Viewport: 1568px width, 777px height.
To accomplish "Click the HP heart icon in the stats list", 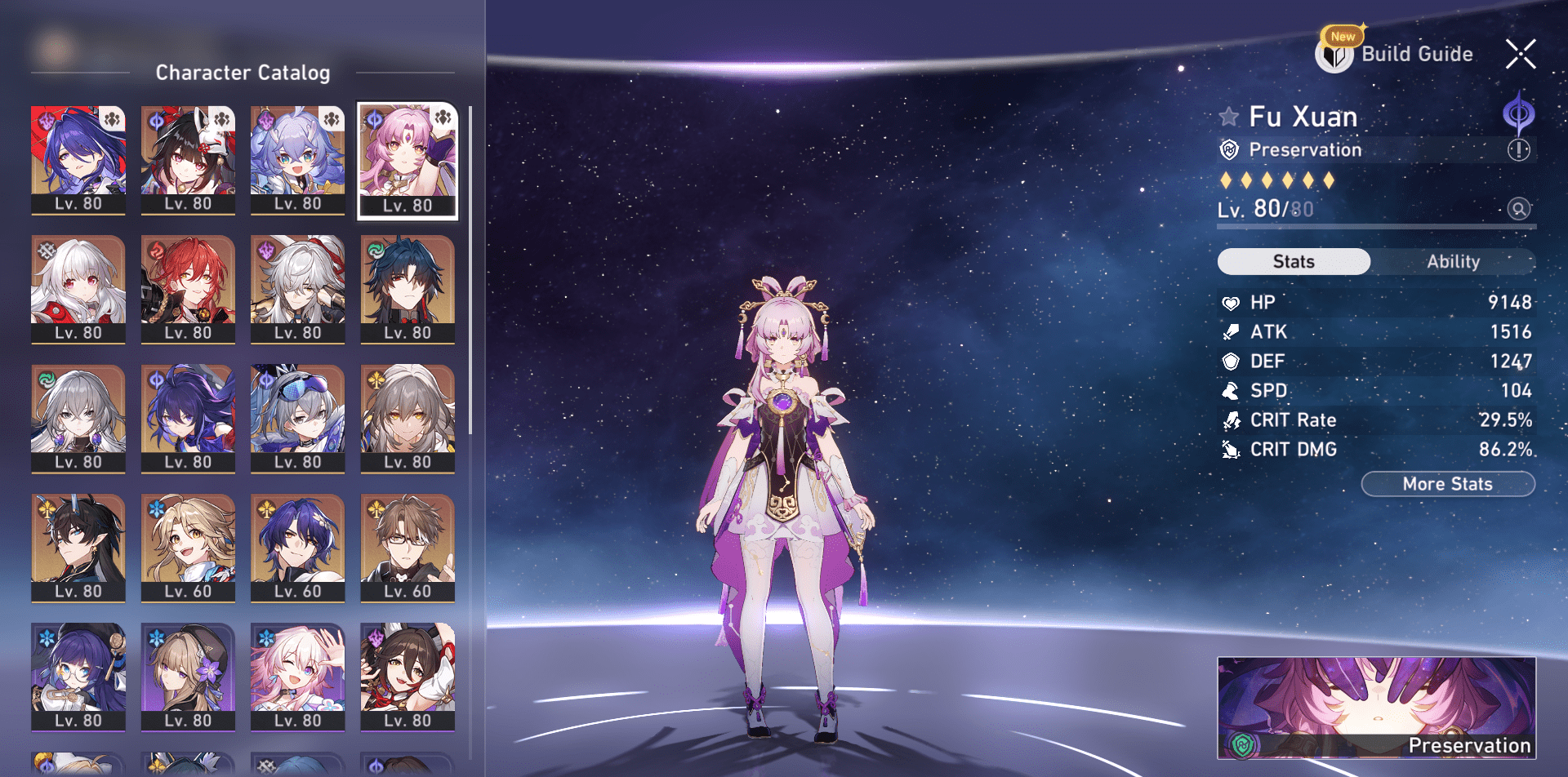I will (x=1232, y=302).
